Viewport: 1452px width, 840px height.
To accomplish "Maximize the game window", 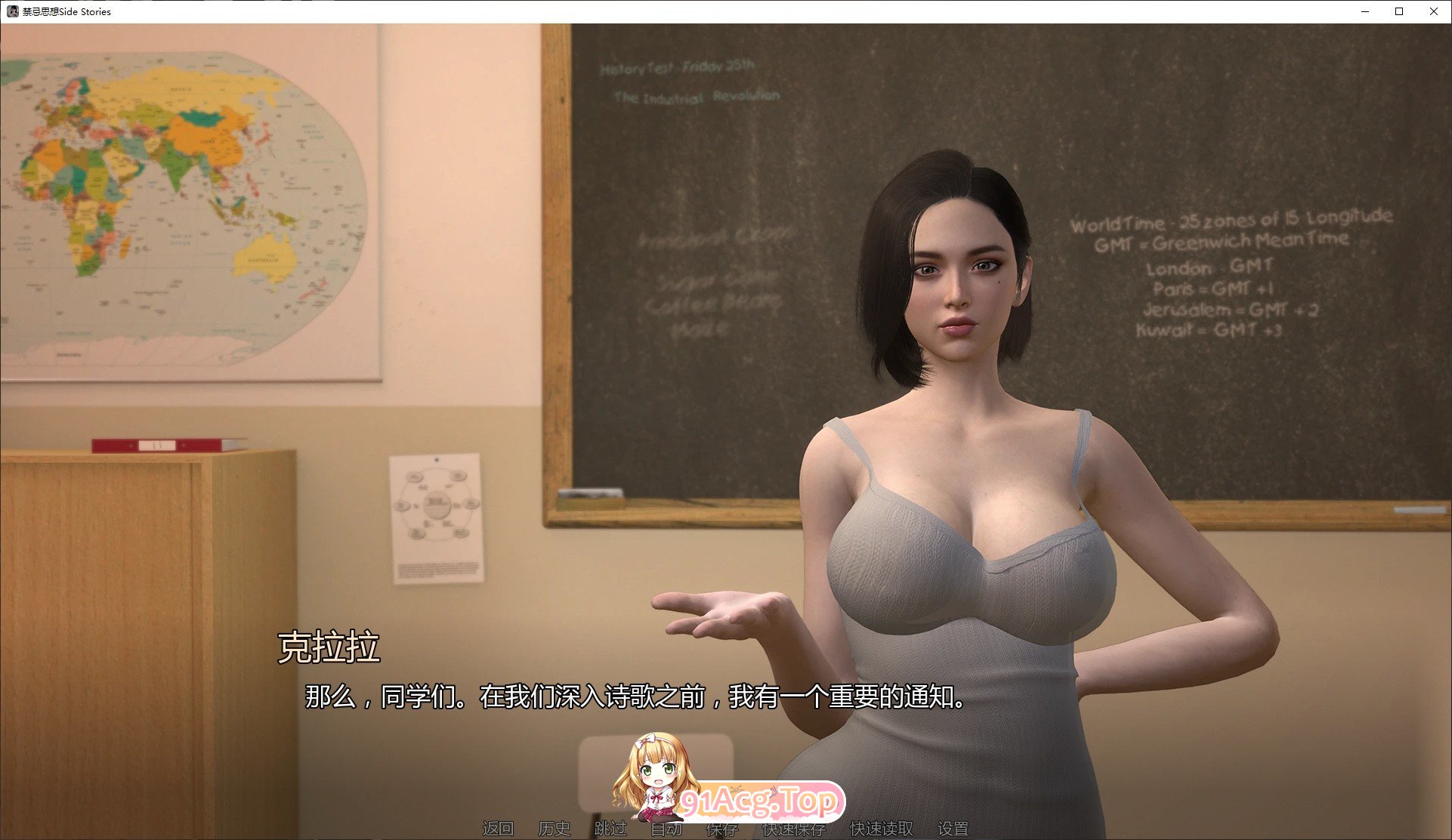I will coord(1398,11).
